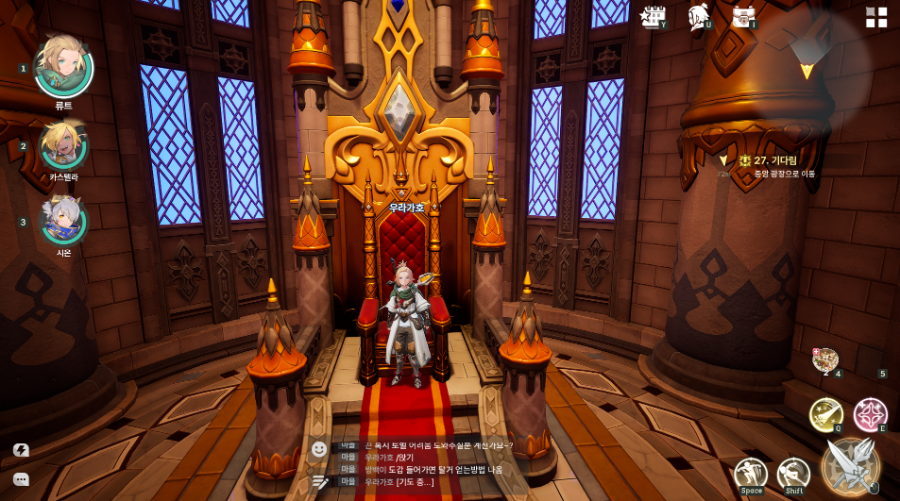The image size is (900, 501).
Task: Open the four-square main menu
Action: 876,17
